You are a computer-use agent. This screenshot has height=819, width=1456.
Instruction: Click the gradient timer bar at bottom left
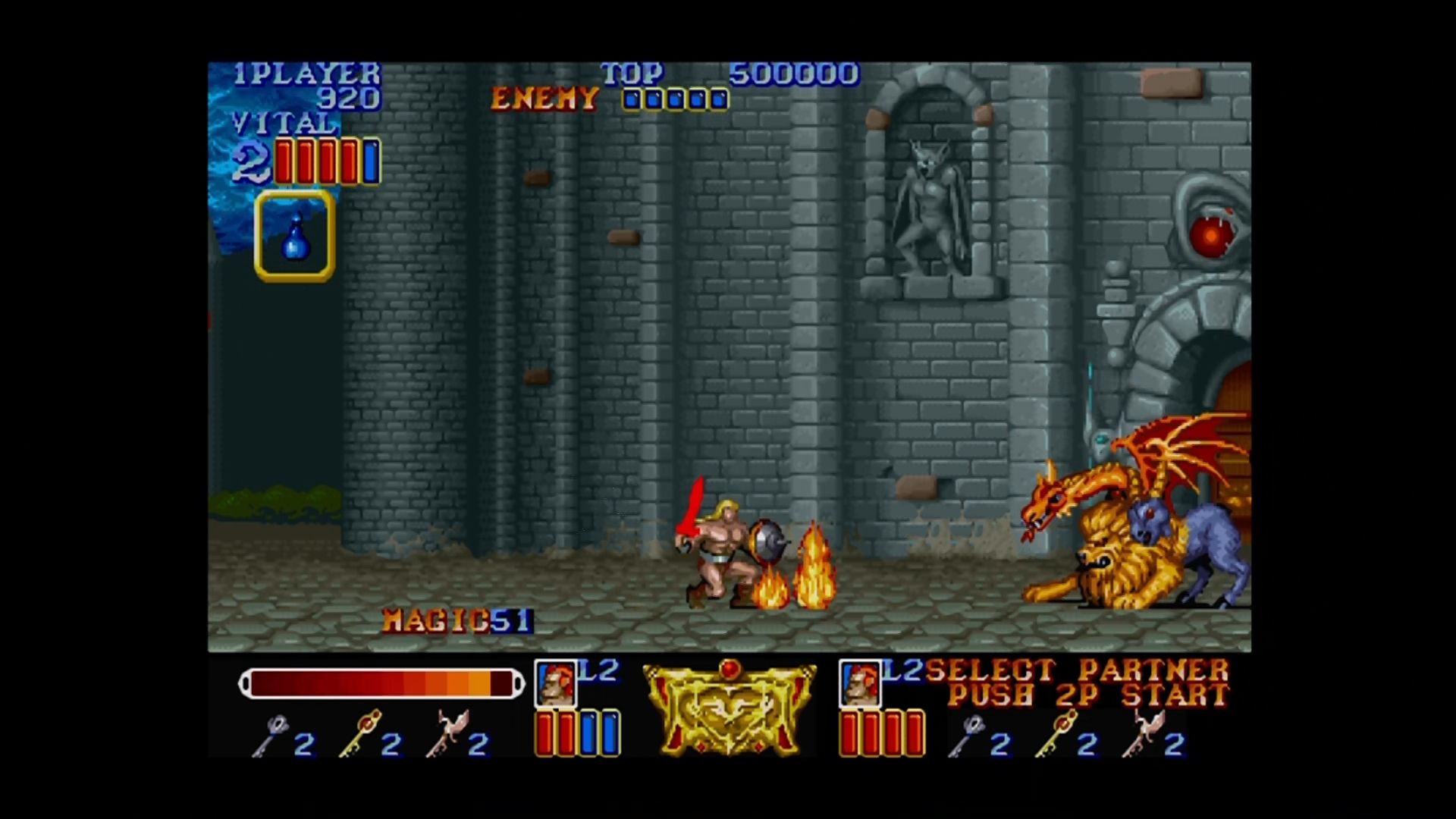379,682
